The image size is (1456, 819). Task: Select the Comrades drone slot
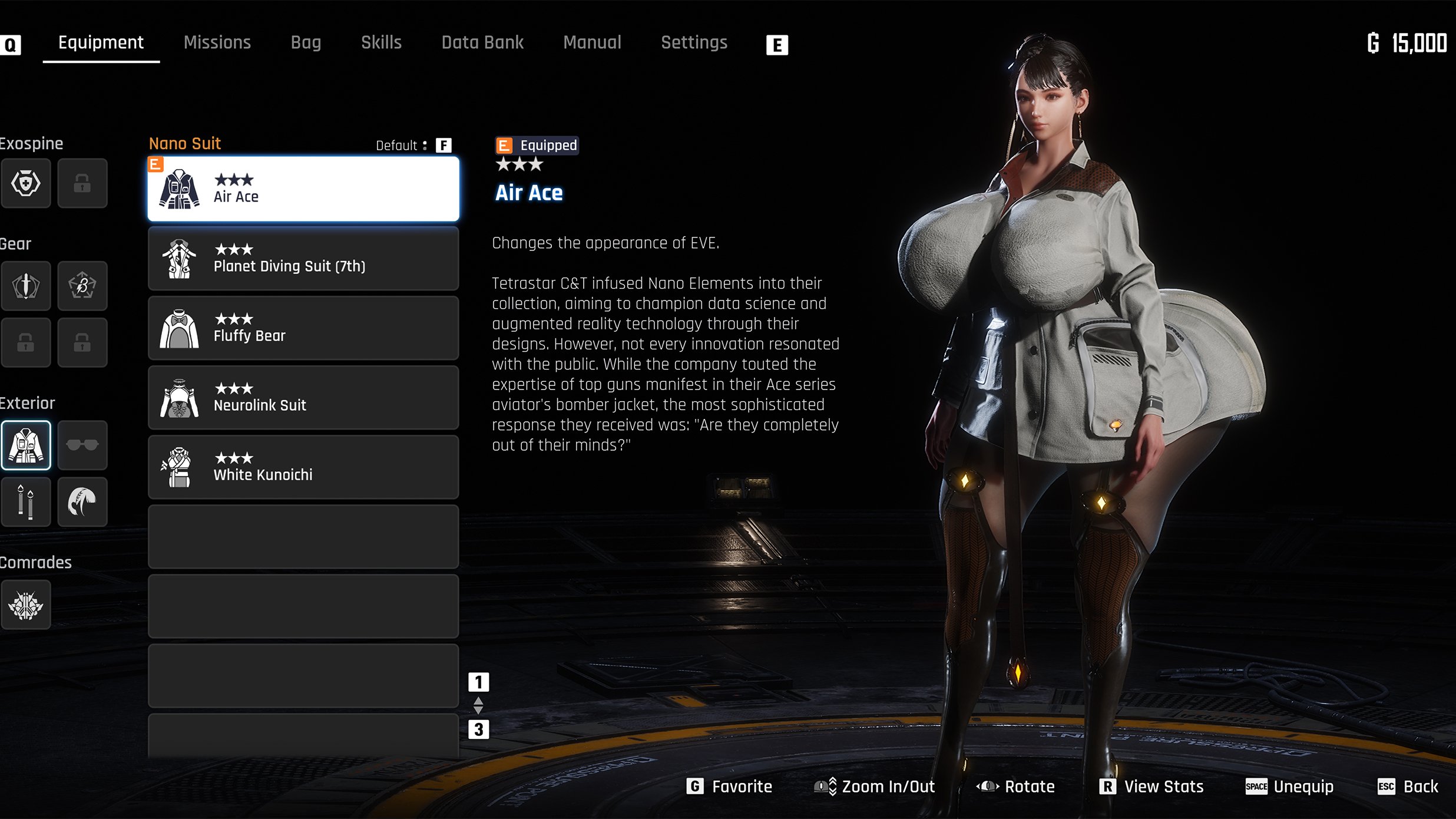[26, 605]
